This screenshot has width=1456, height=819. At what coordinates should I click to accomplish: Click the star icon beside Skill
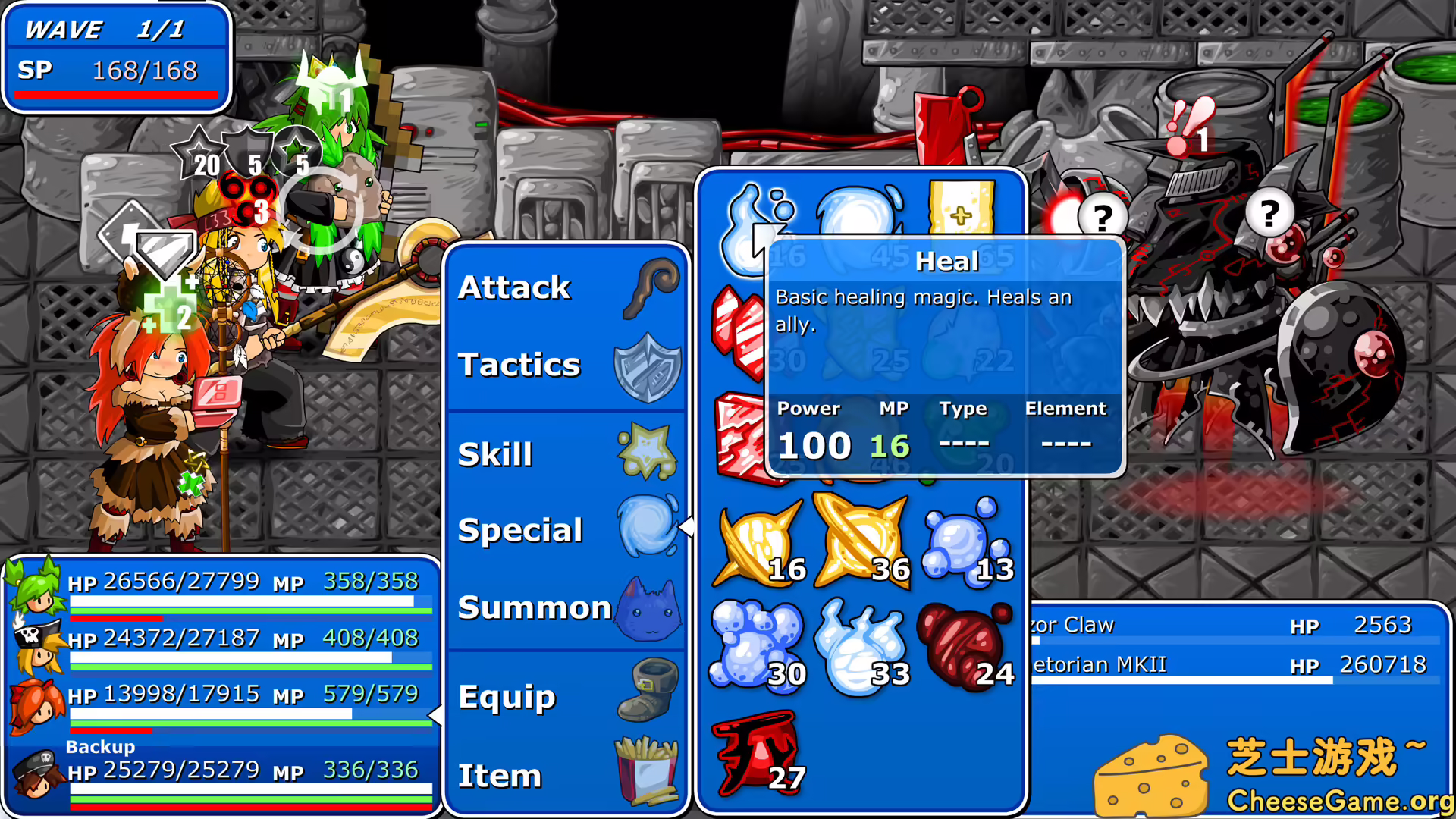click(x=647, y=450)
